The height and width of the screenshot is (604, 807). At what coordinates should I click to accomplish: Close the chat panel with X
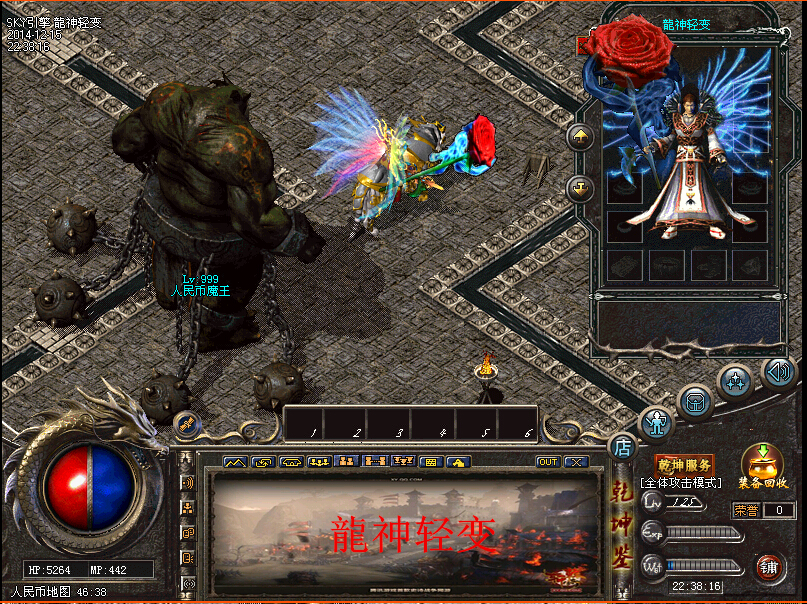pyautogui.click(x=576, y=462)
